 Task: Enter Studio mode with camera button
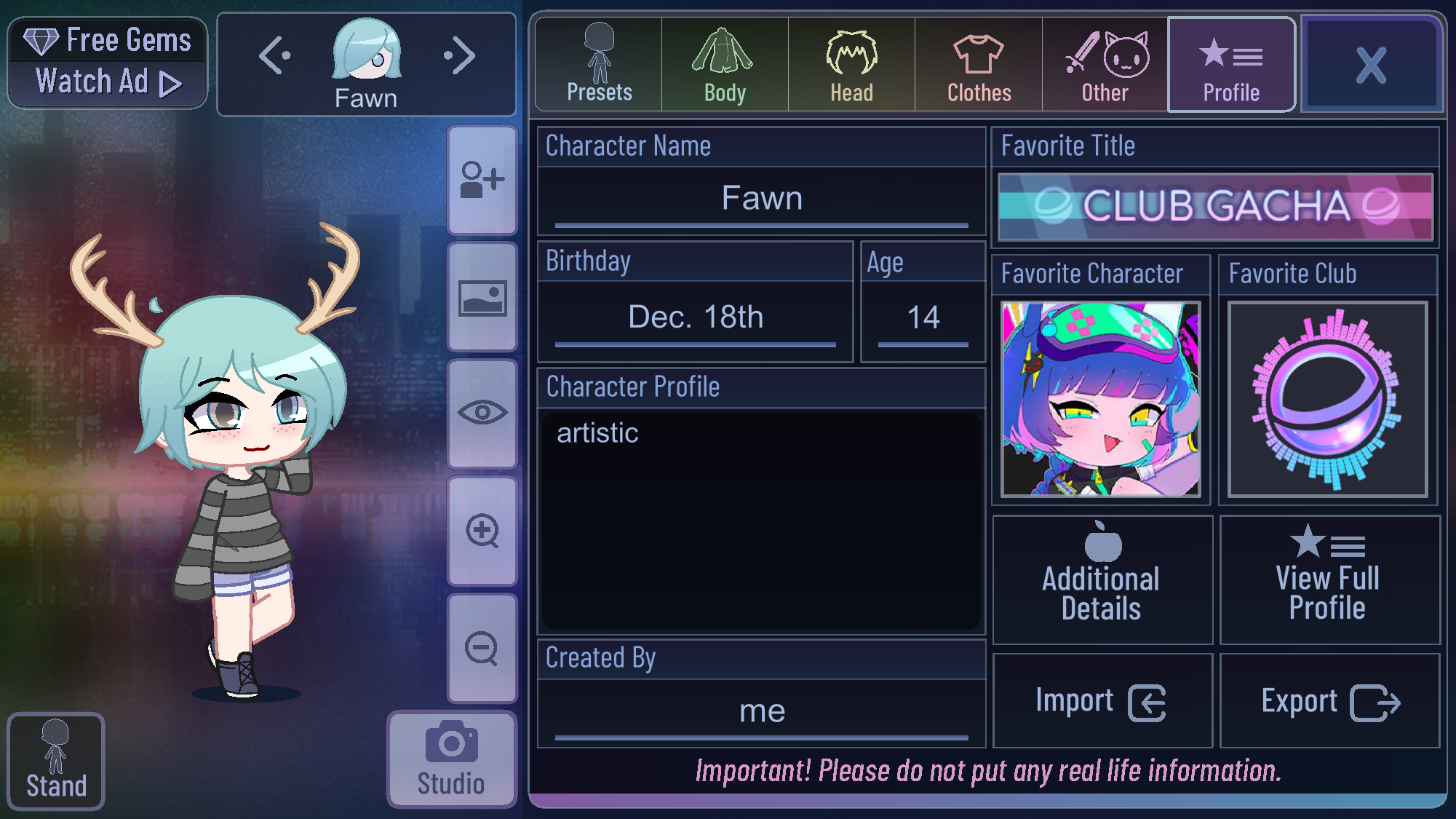click(451, 759)
